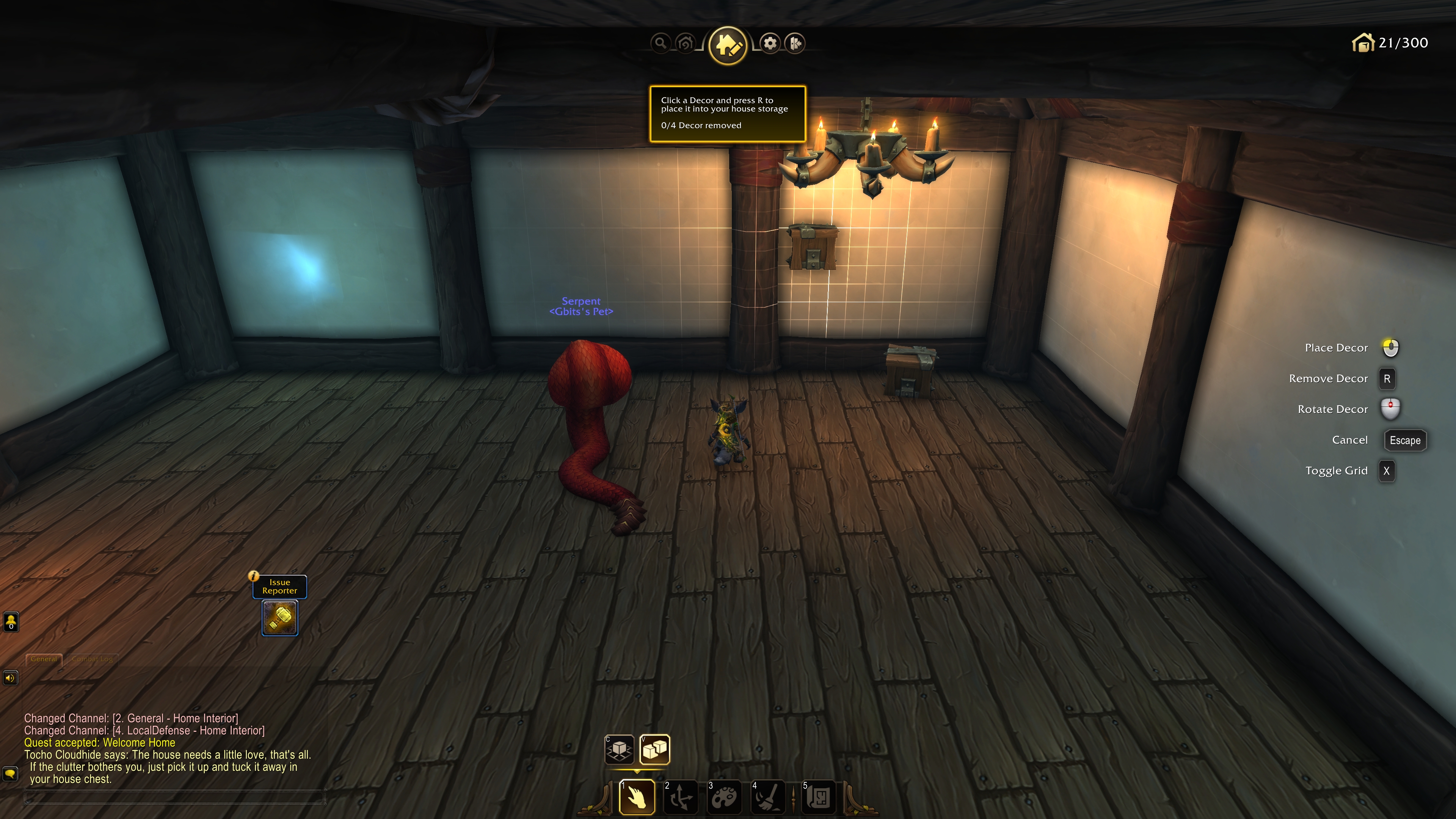Mute chat with the speaker toggle
The width and height of the screenshot is (1456, 819).
coord(11,678)
